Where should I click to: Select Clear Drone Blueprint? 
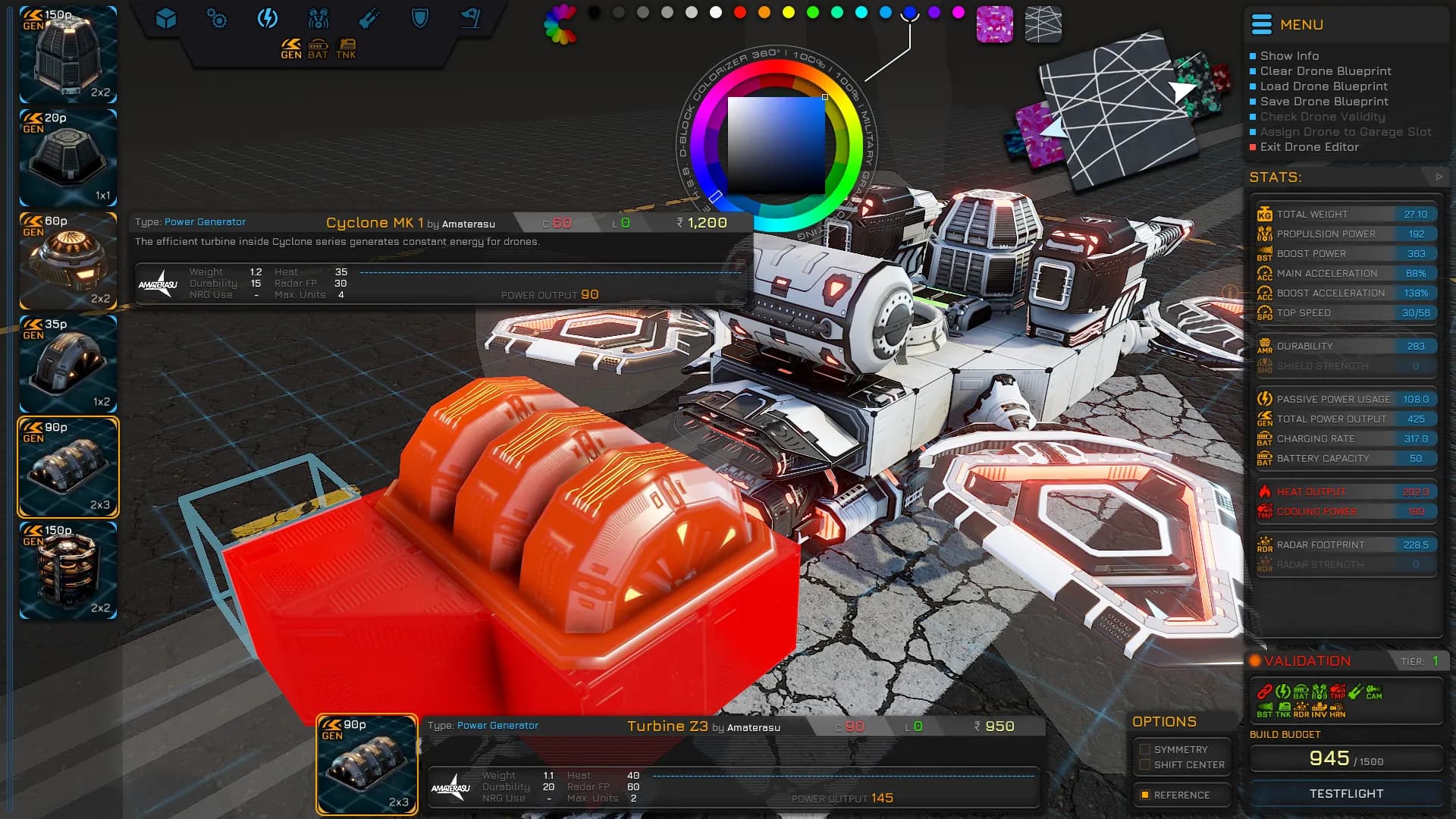[x=1325, y=71]
